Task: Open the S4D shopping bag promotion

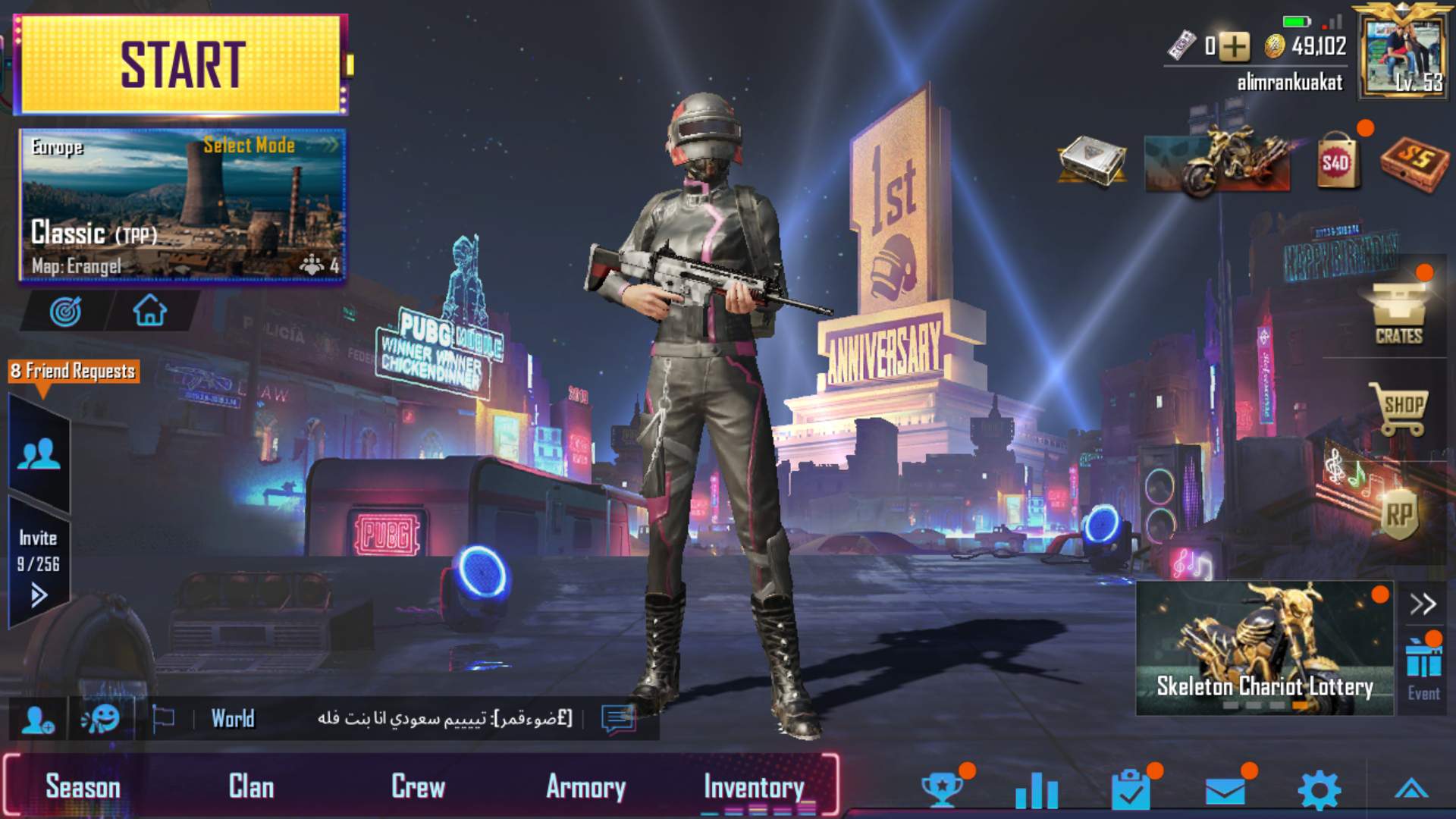Action: (1339, 159)
